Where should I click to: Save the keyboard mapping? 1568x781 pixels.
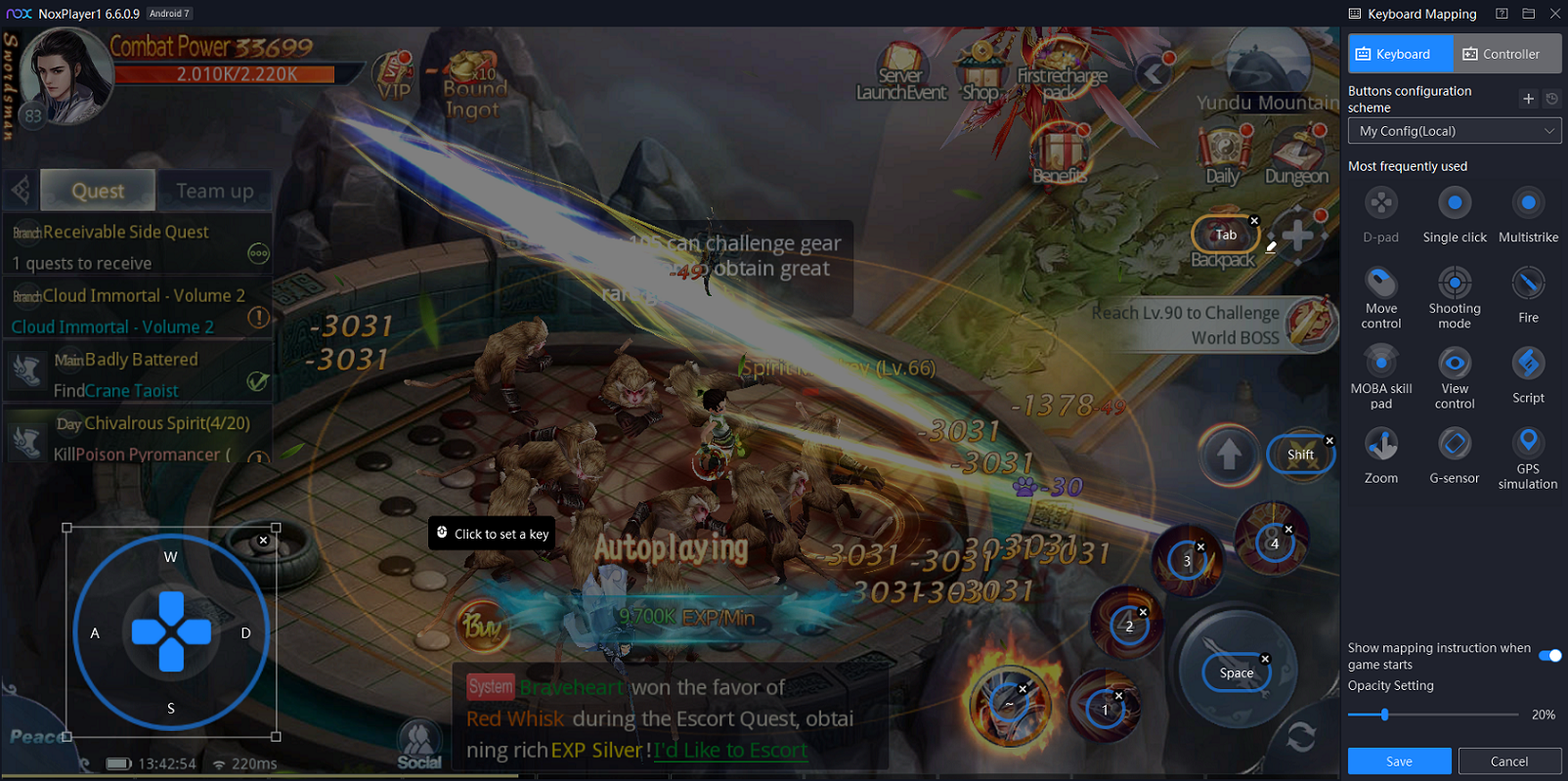coord(1399,761)
